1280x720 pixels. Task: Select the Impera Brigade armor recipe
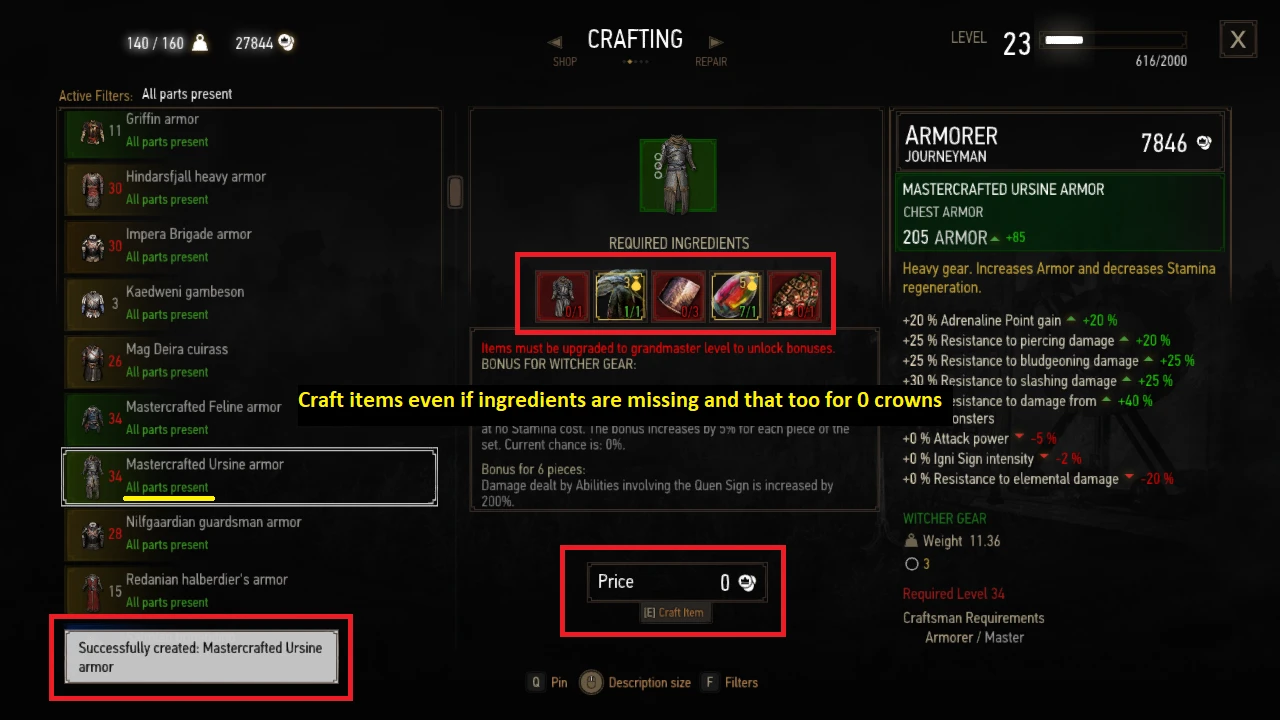(250, 245)
